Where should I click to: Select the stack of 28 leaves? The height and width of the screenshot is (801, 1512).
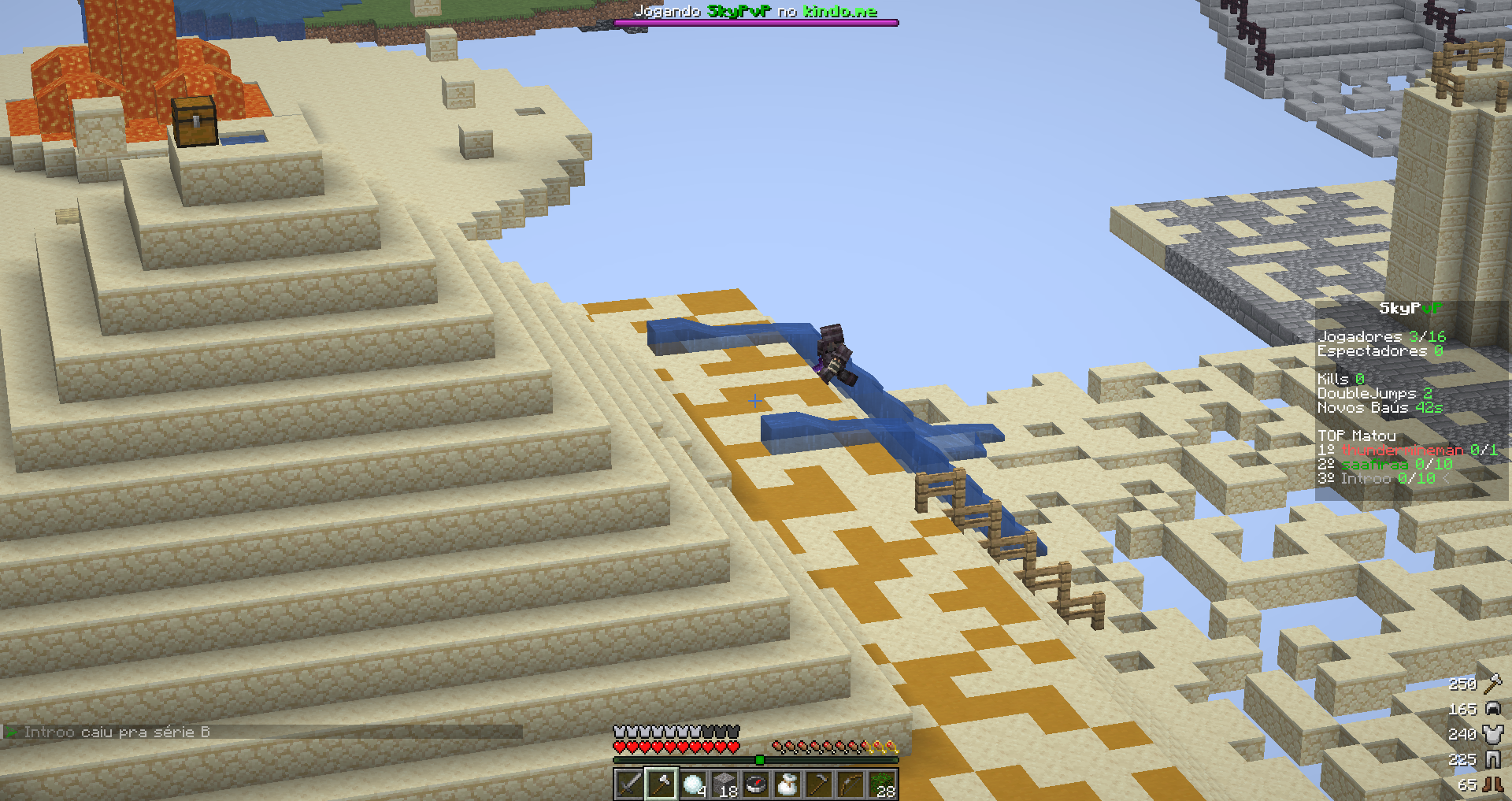(883, 784)
